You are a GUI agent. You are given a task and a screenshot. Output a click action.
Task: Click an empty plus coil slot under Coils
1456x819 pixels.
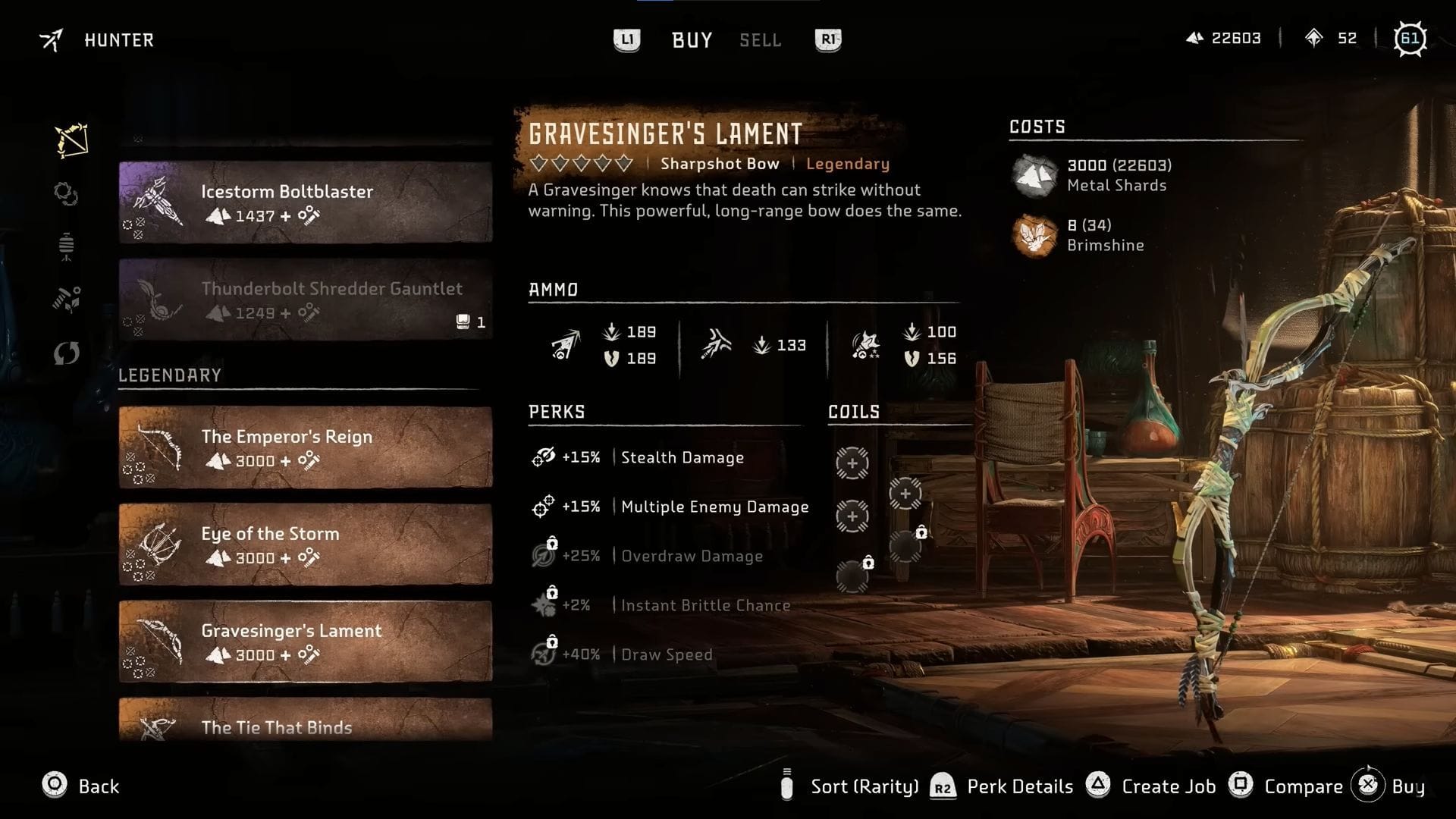pos(852,463)
